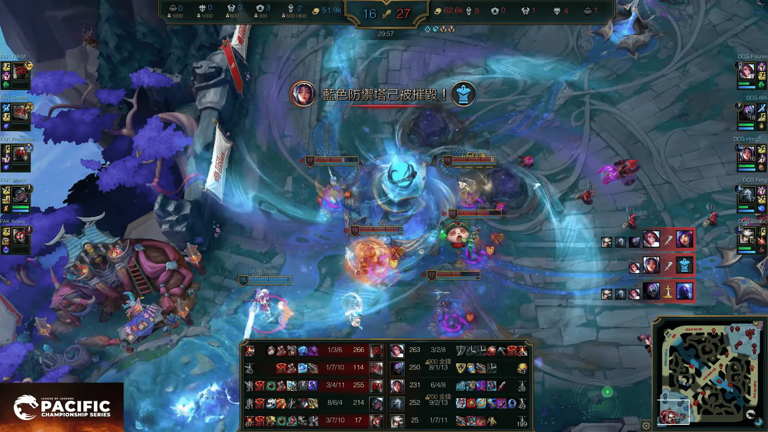This screenshot has width=768, height=432.
Task: Click the champion portrait beside the 266 creep score
Action: pyautogui.click(x=376, y=350)
